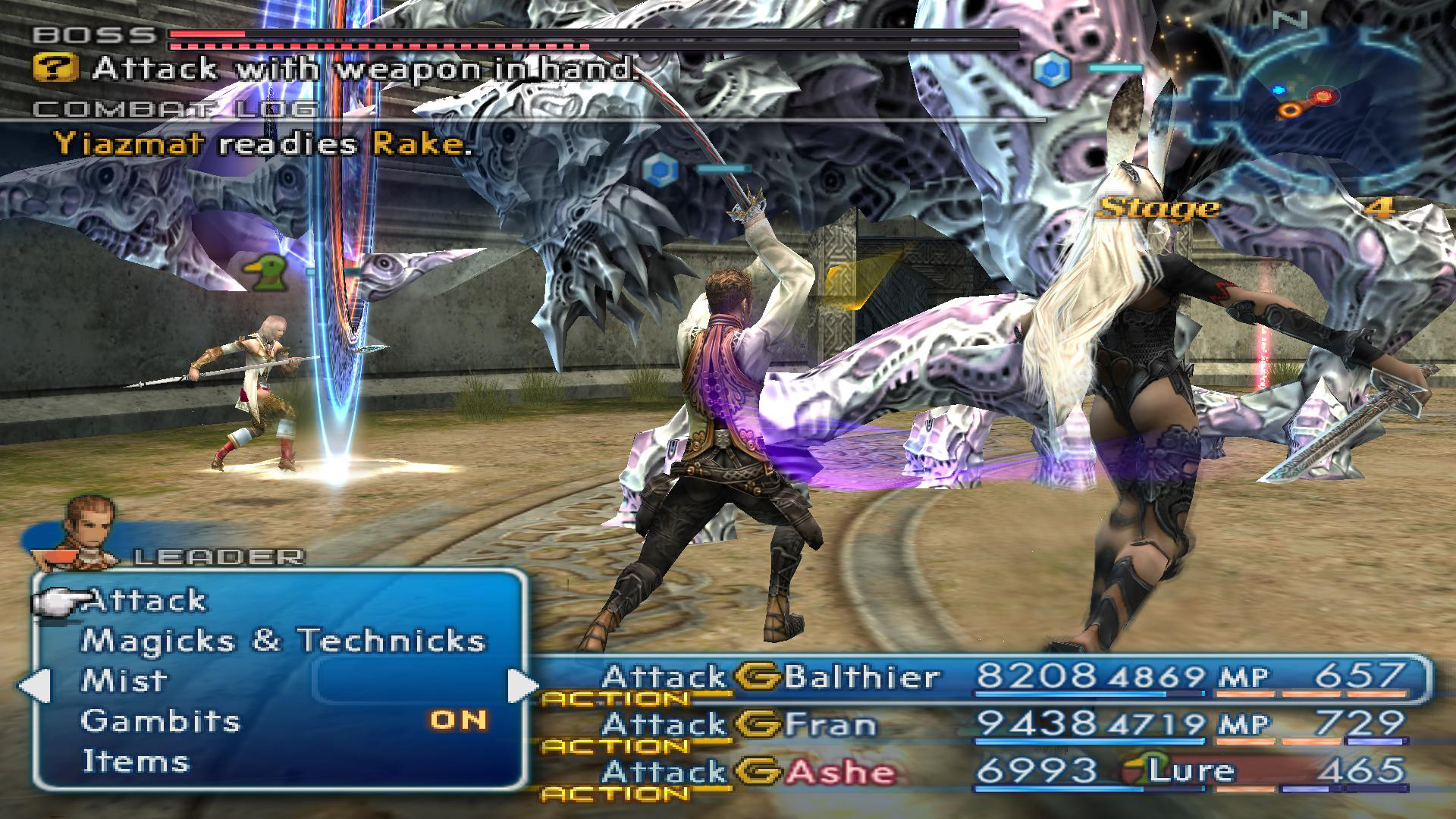The width and height of the screenshot is (1456, 819).
Task: Open Magicks & Technicks menu
Action: [x=282, y=641]
